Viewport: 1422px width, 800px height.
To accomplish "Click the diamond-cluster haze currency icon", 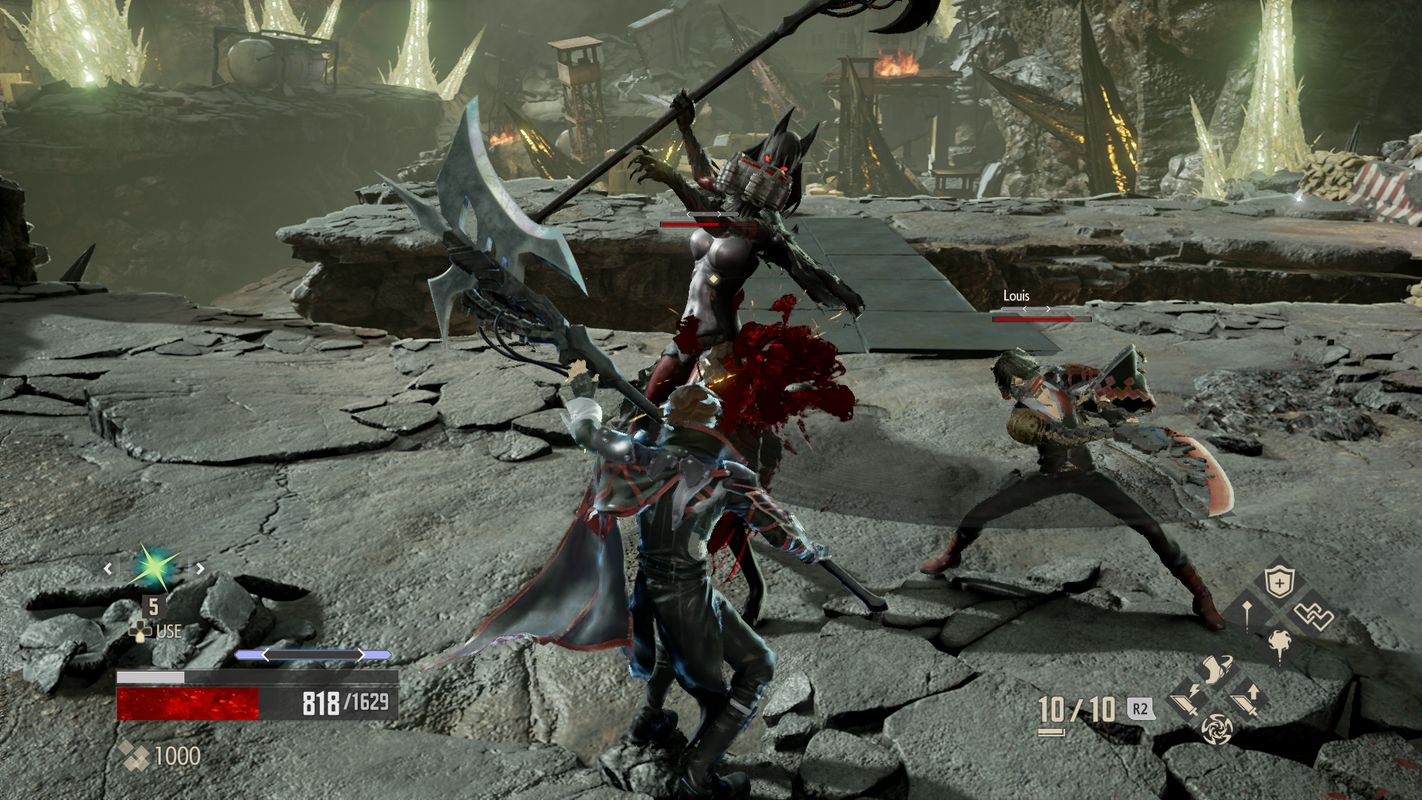I will coord(135,754).
